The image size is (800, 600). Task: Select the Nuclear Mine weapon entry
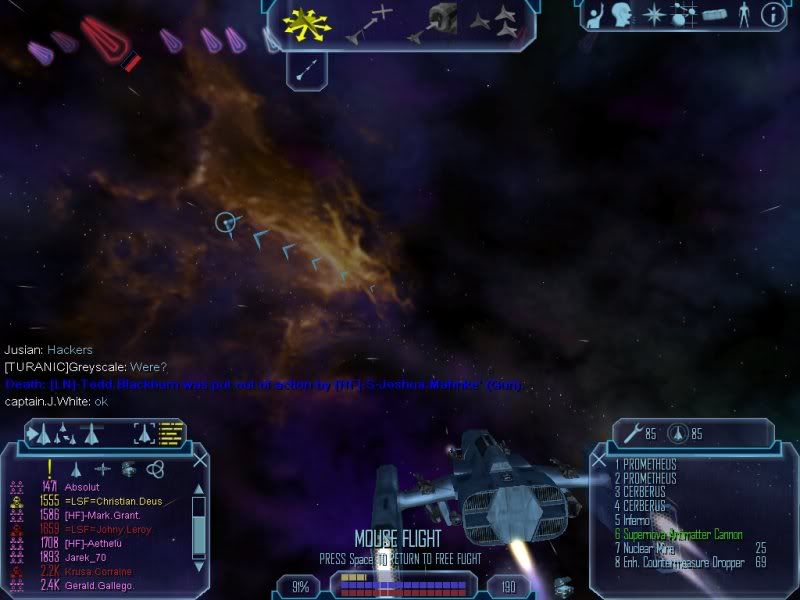[x=655, y=549]
